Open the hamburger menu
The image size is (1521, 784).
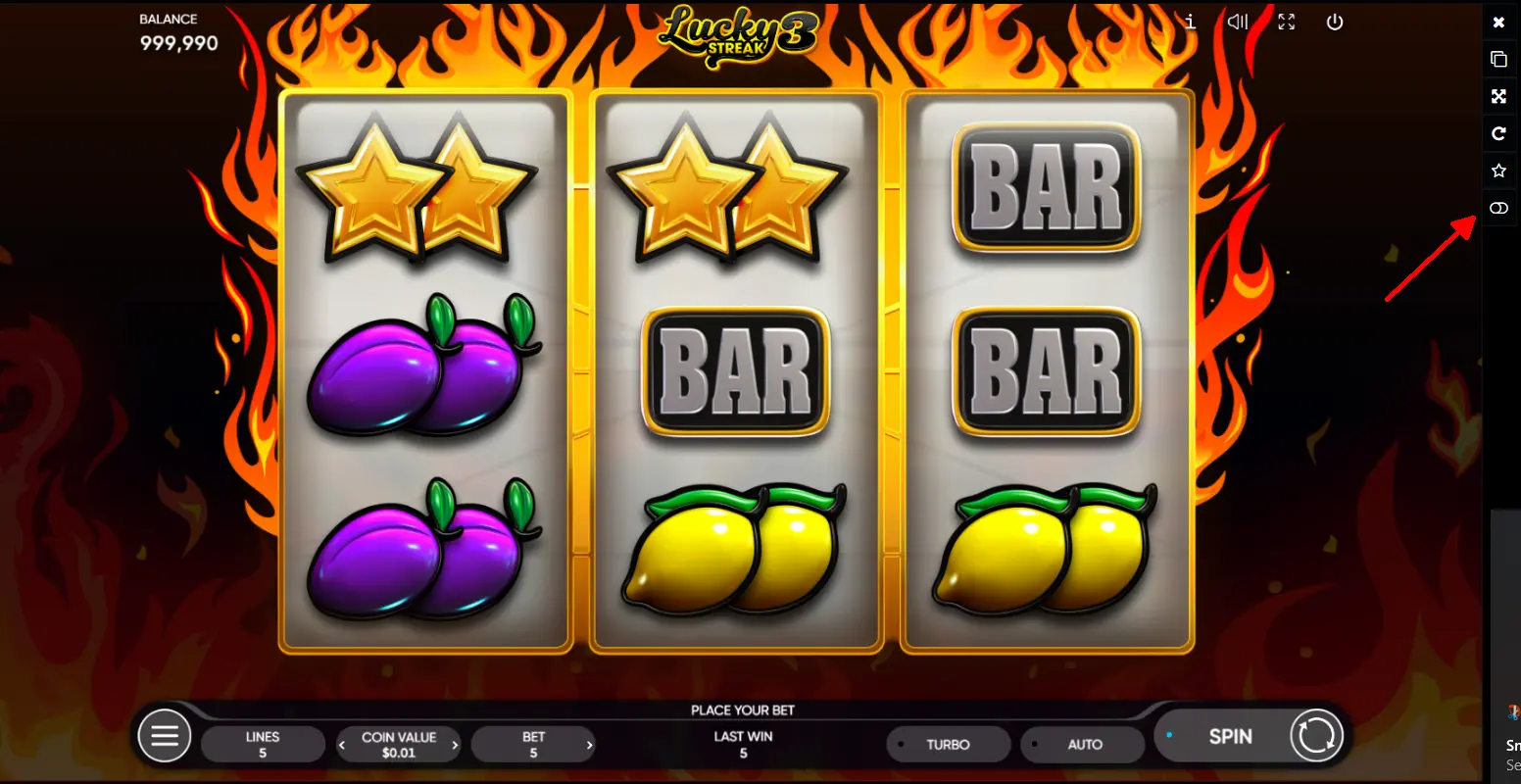click(x=165, y=735)
